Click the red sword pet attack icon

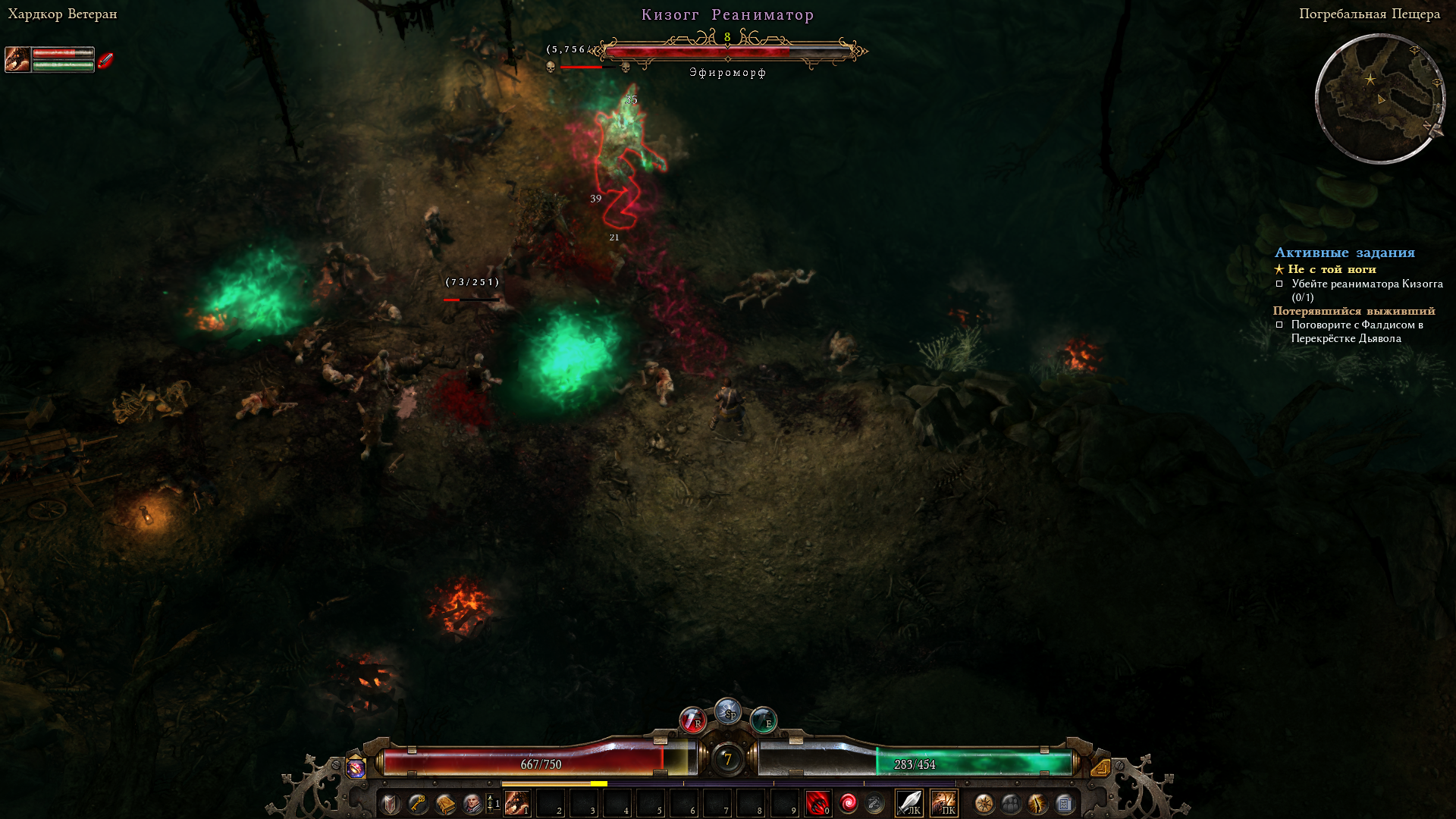click(x=105, y=60)
